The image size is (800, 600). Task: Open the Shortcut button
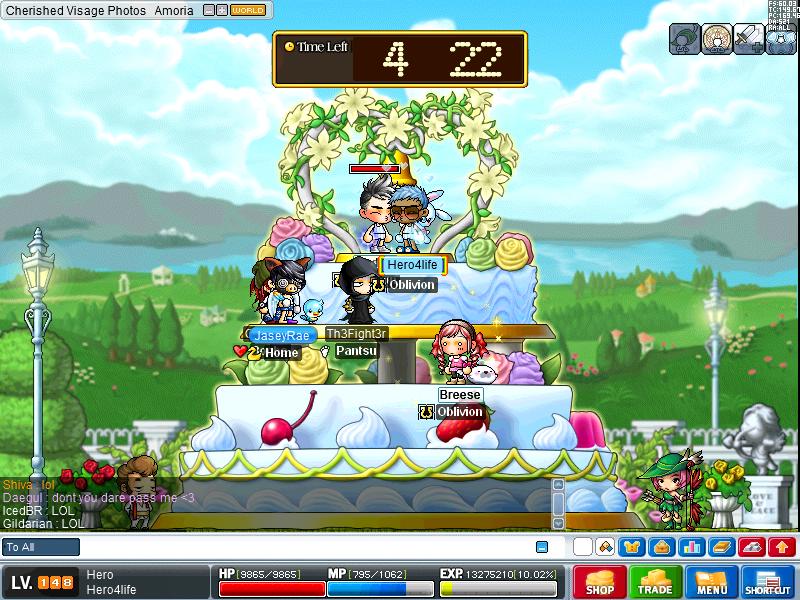click(768, 583)
